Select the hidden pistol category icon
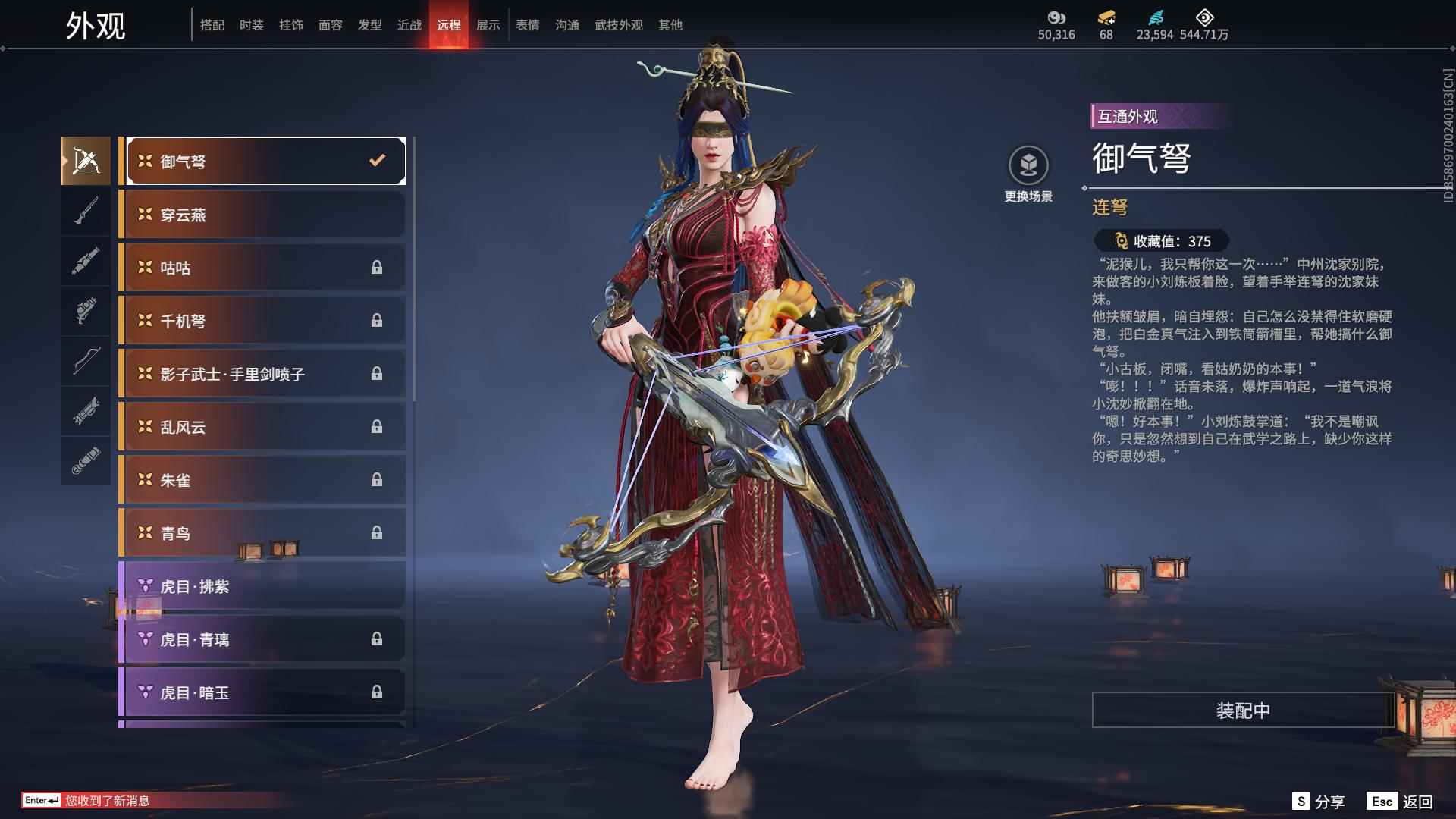The image size is (1456, 819). 85,312
